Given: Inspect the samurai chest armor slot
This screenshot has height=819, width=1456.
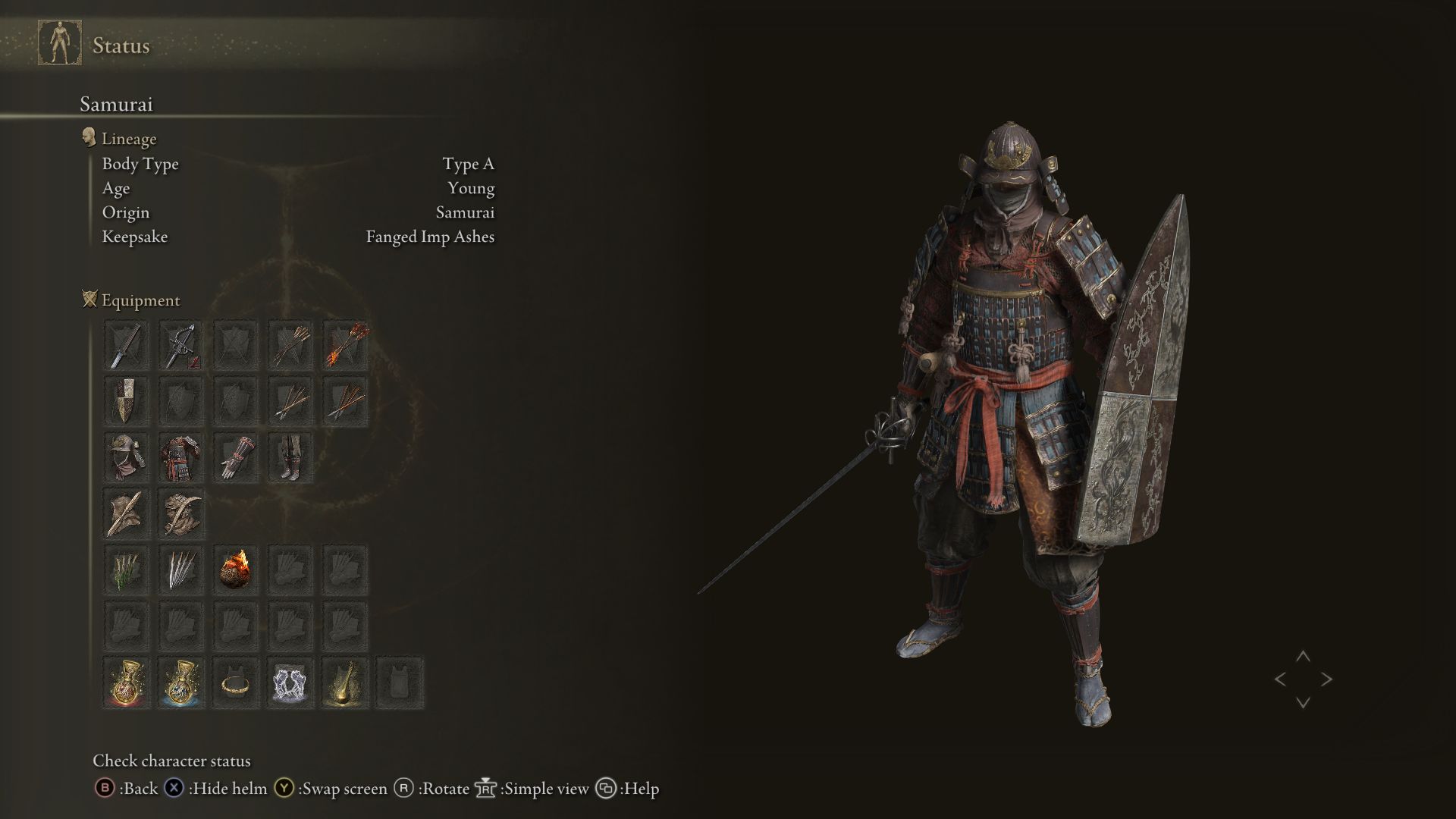Looking at the screenshot, I should click(x=180, y=457).
